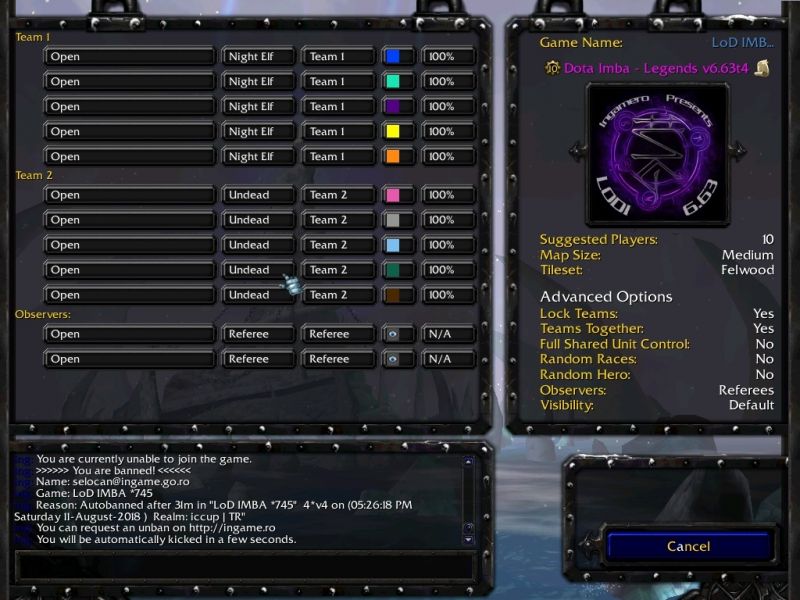This screenshot has width=800, height=600.
Task: Click the light blue player color swatch
Action: click(397, 245)
